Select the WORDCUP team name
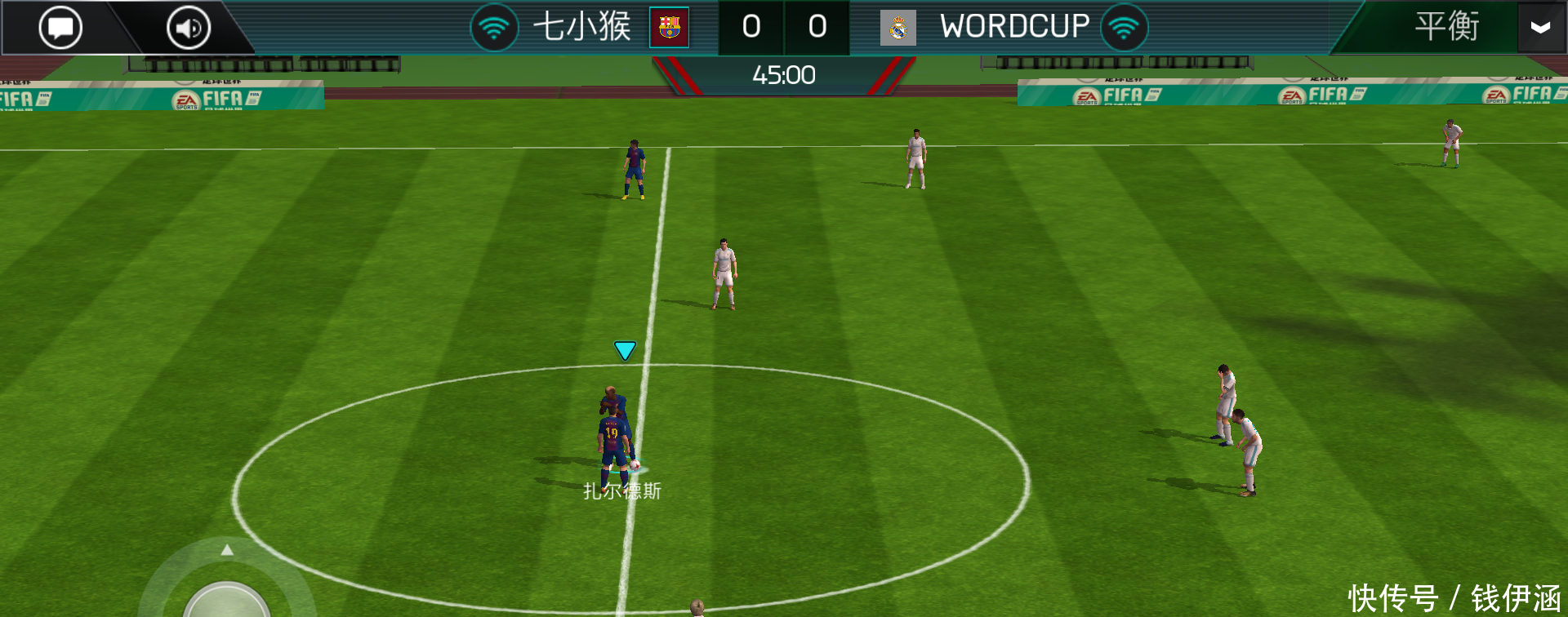 1015,26
